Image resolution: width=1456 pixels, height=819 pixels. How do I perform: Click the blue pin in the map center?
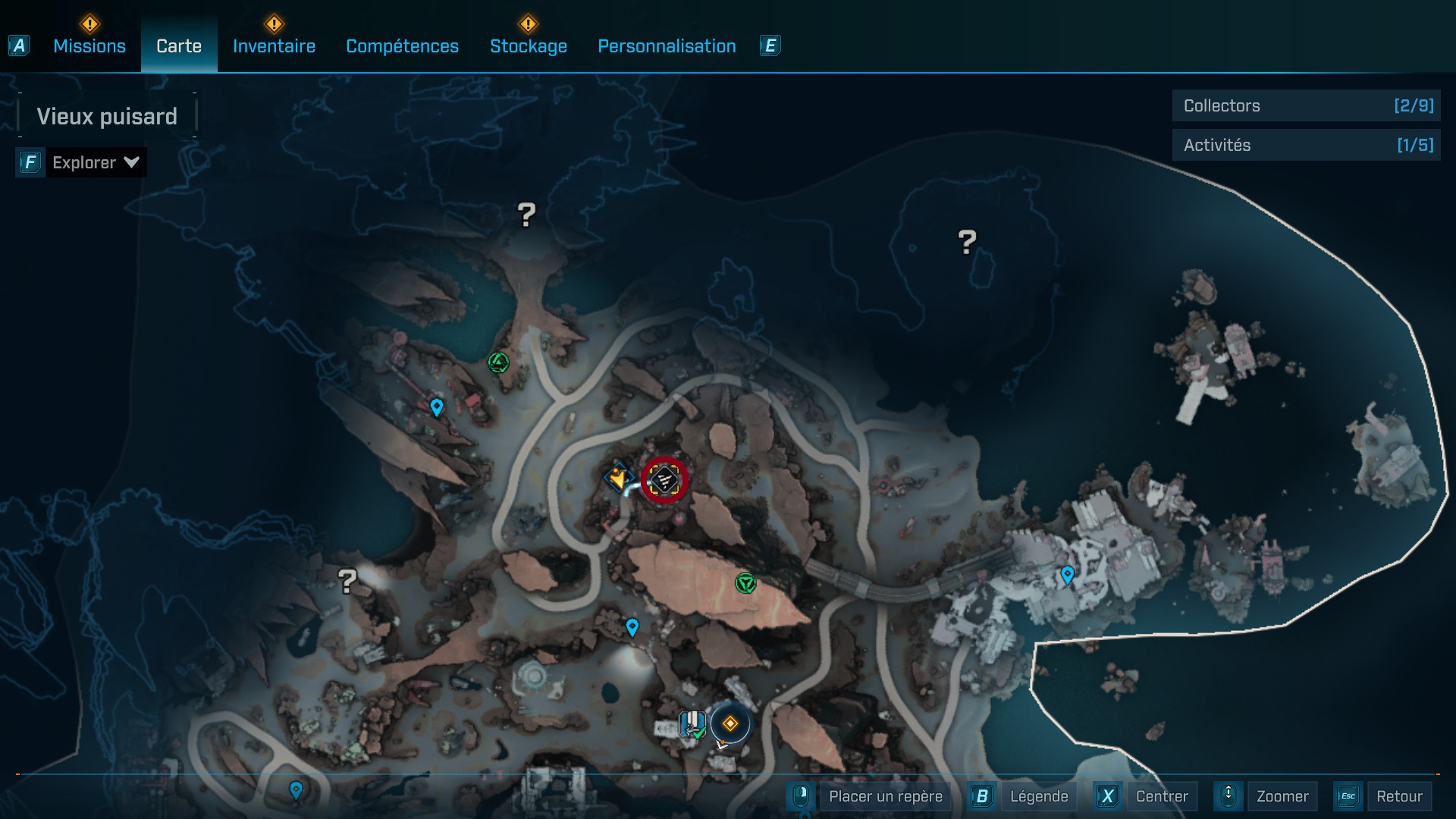tap(632, 627)
